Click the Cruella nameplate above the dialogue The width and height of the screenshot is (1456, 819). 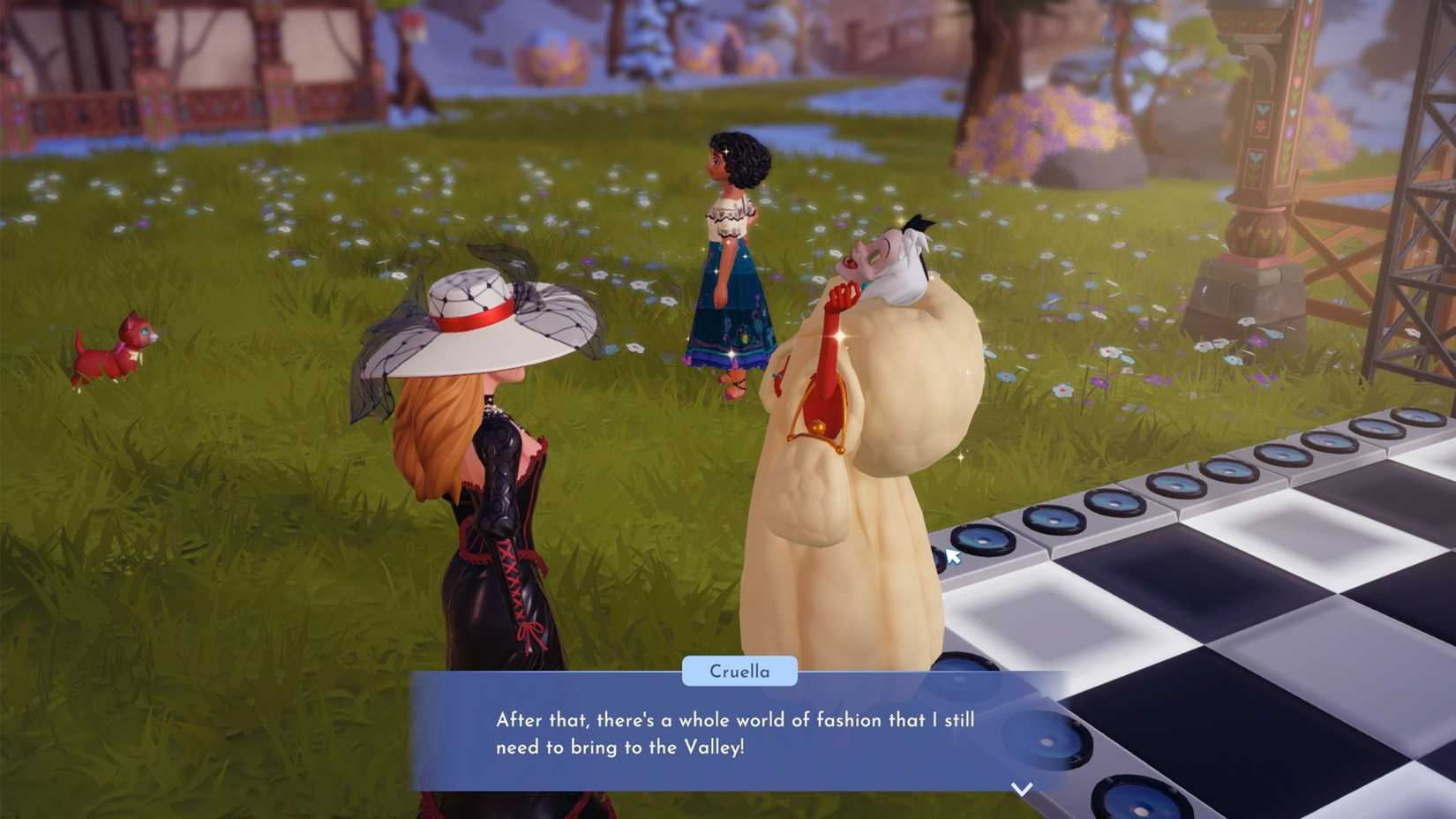click(739, 671)
